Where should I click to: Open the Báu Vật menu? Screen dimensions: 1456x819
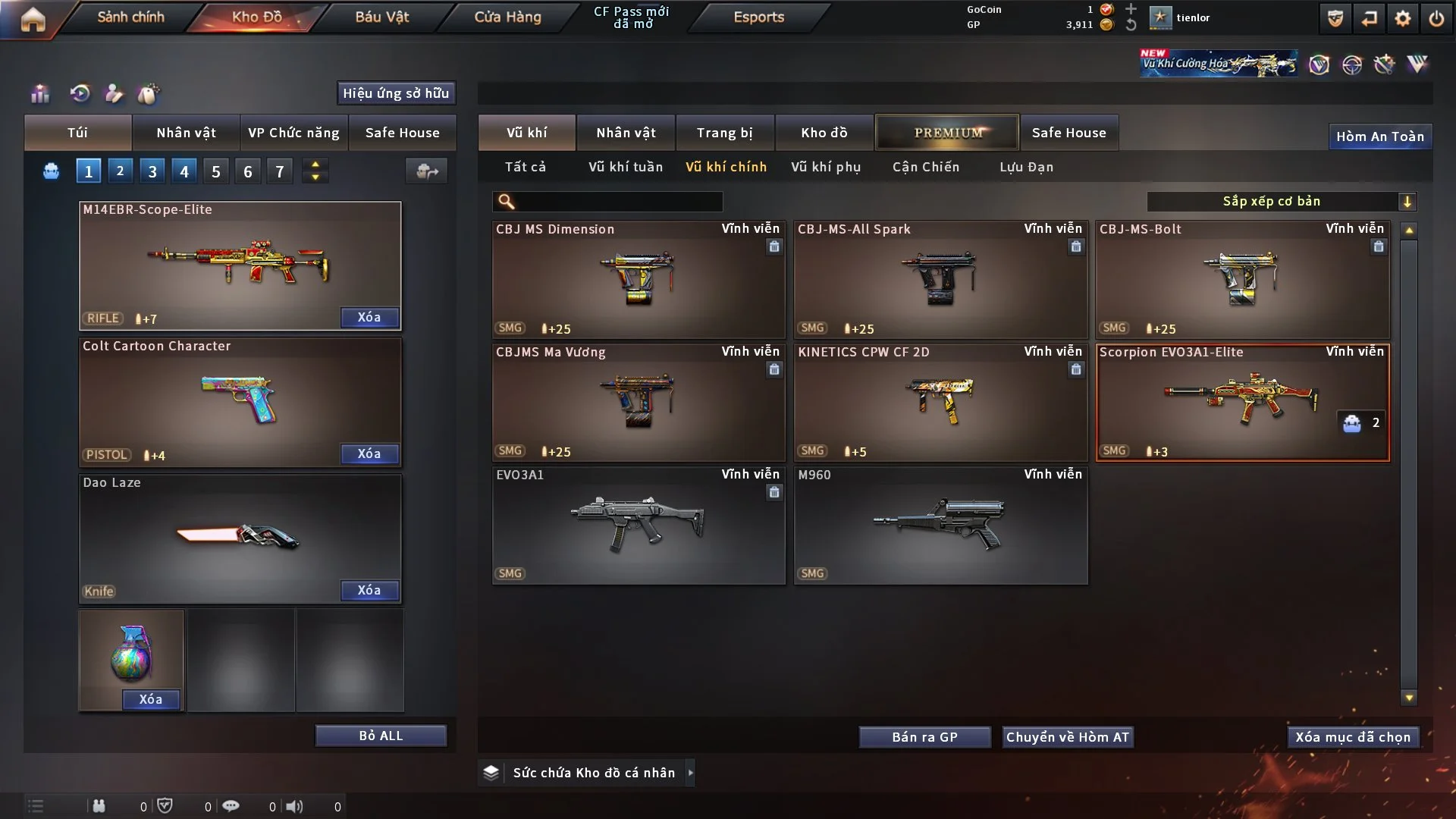(381, 17)
